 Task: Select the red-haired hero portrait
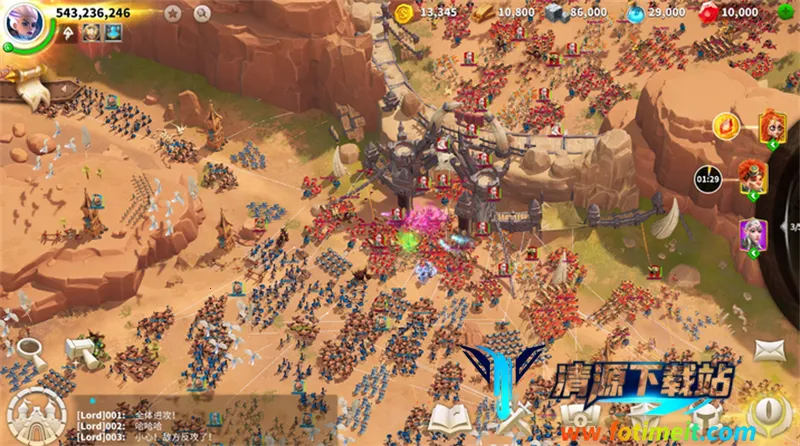pos(773,126)
